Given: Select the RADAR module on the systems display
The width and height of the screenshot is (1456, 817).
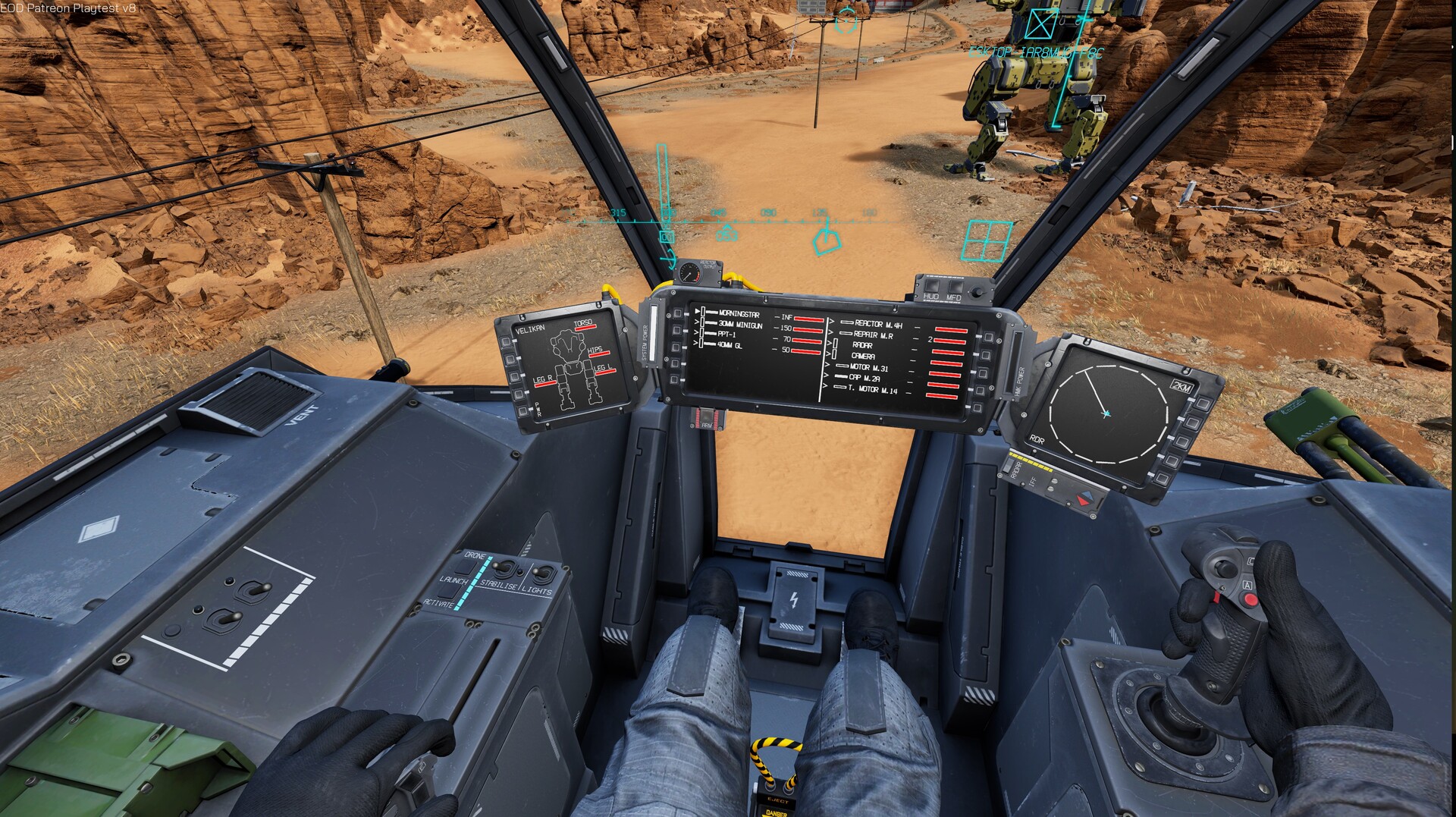Looking at the screenshot, I should [x=863, y=345].
